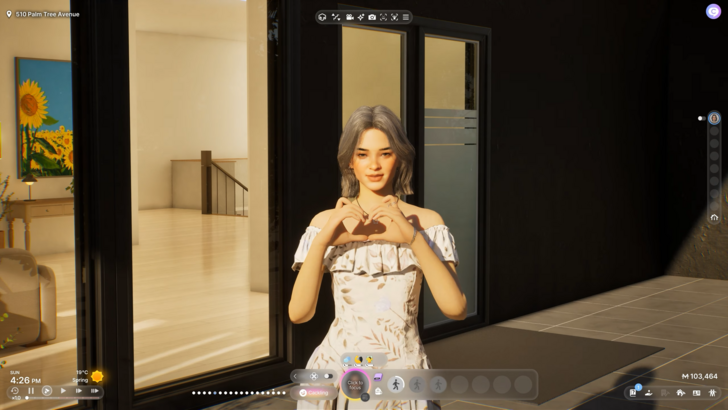Viewport: 728px width, 410px height.
Task: Select the cube build mode icon
Action: pos(322,17)
